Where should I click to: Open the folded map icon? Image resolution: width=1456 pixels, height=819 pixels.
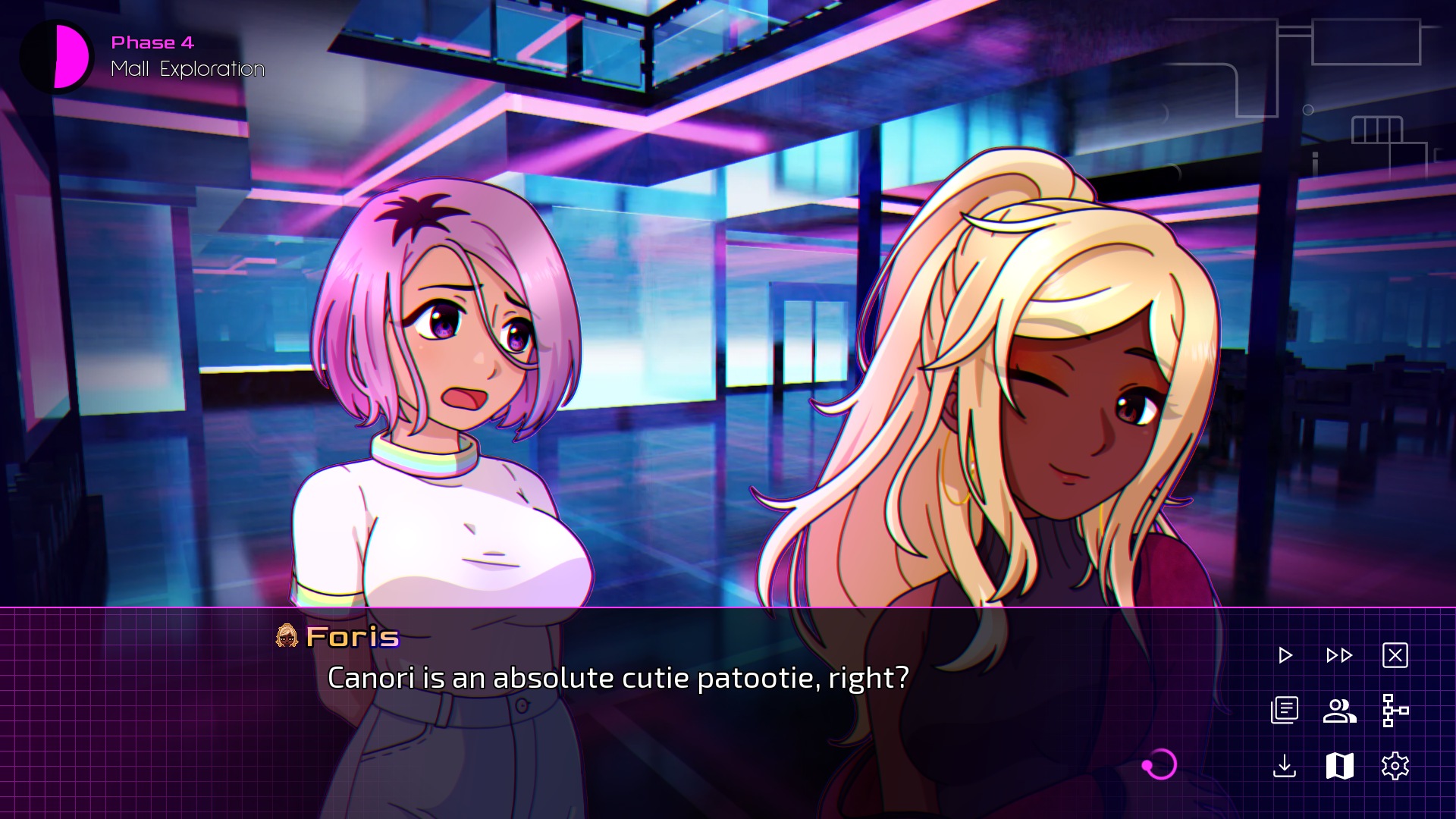point(1339,766)
